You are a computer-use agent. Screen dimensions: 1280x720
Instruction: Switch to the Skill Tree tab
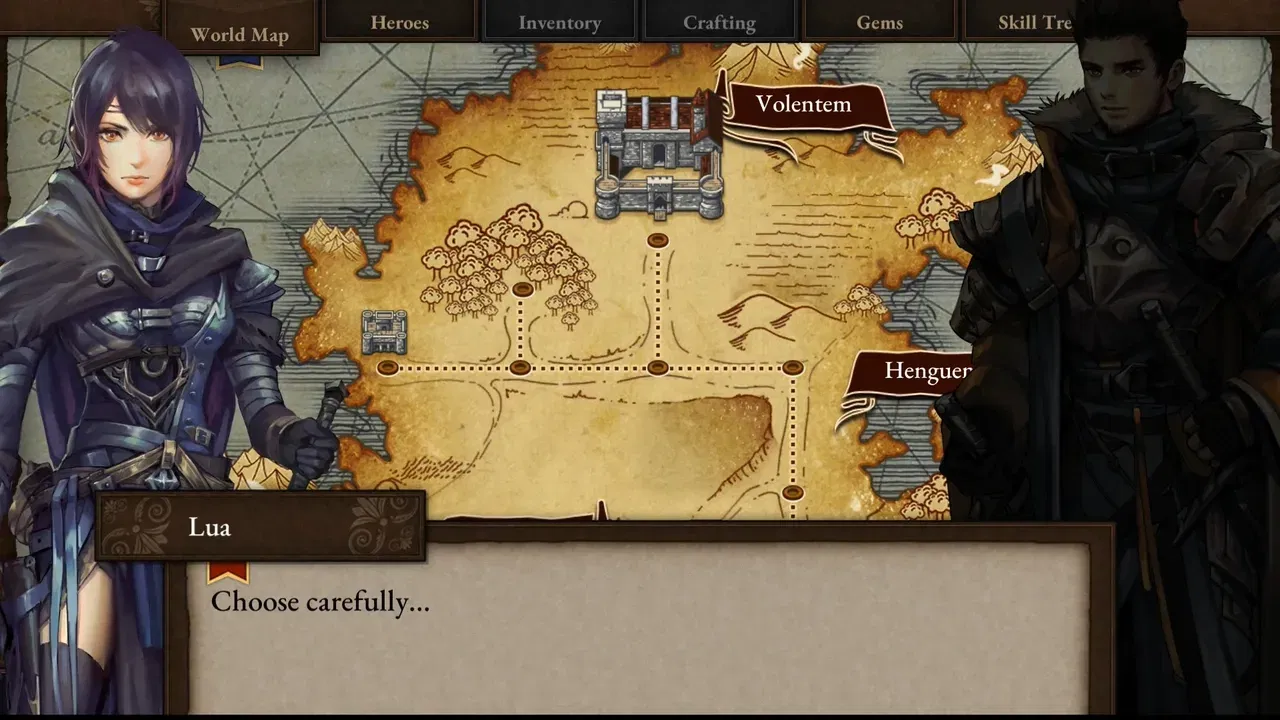coord(1036,21)
